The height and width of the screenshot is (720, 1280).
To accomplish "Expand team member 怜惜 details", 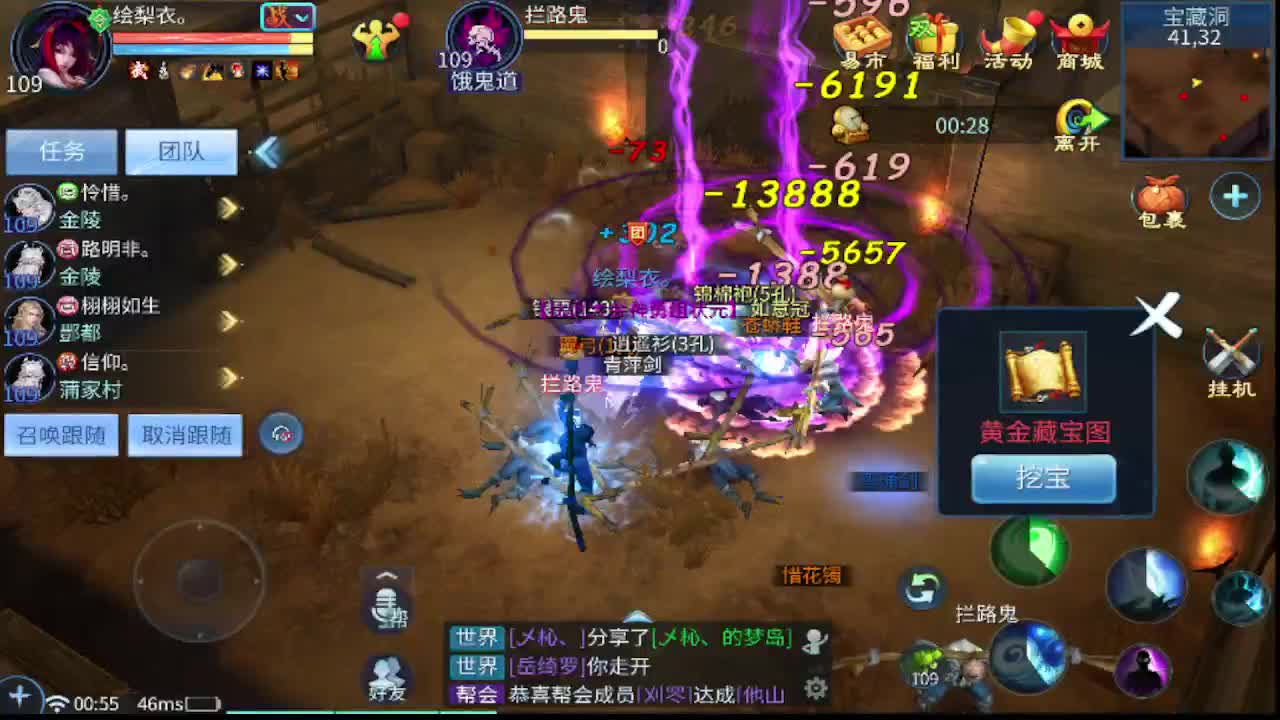I will click(x=227, y=207).
